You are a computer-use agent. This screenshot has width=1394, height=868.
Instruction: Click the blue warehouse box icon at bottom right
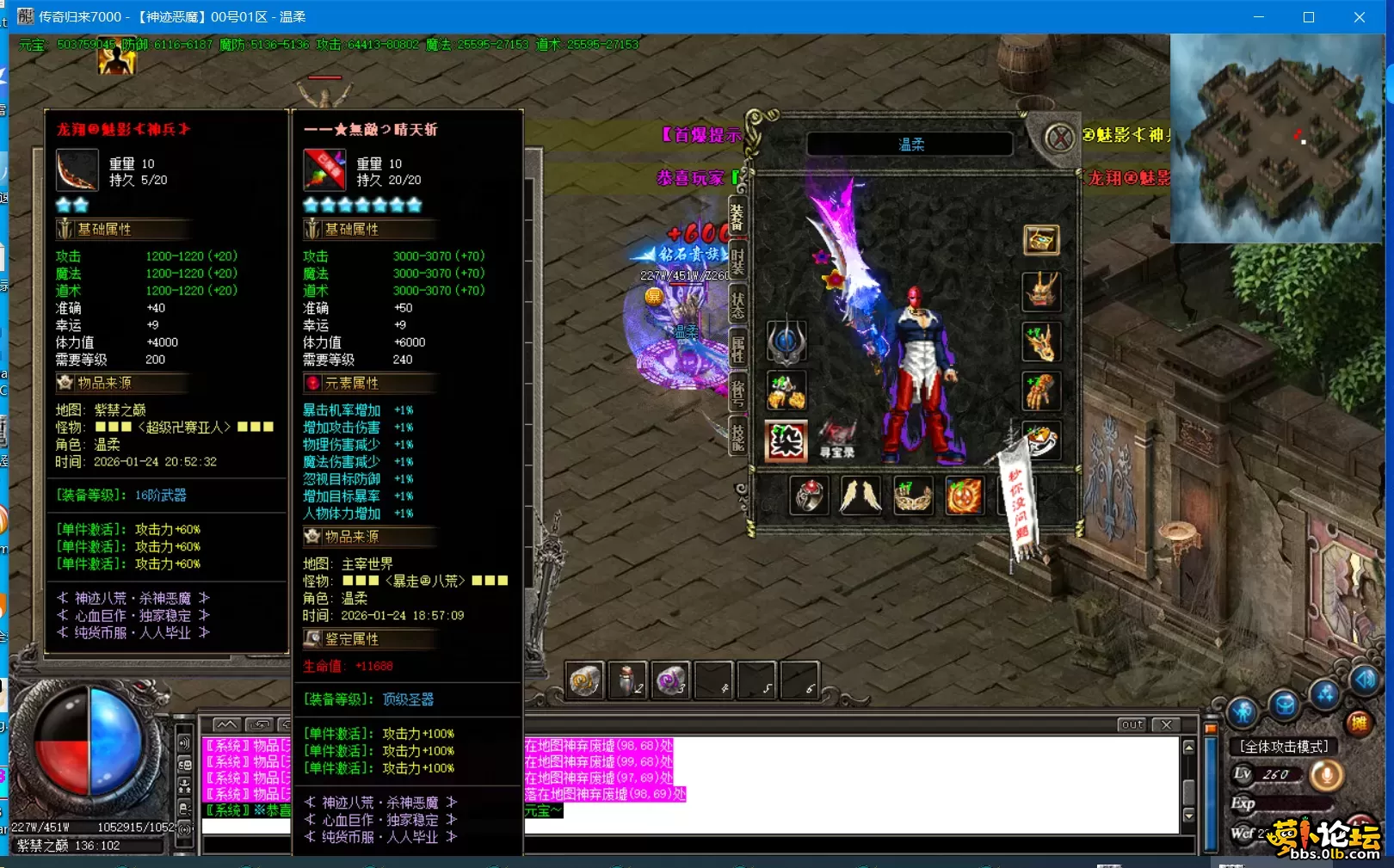point(1286,708)
